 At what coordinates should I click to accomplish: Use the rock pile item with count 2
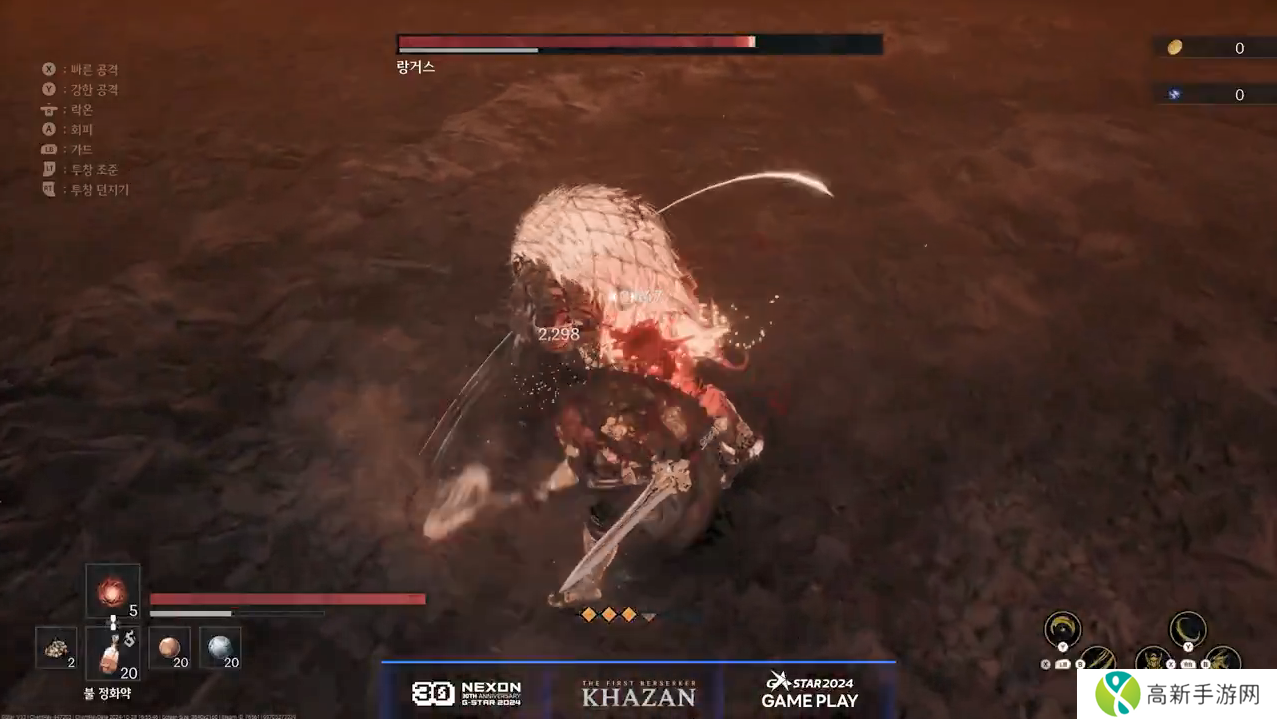(x=56, y=648)
